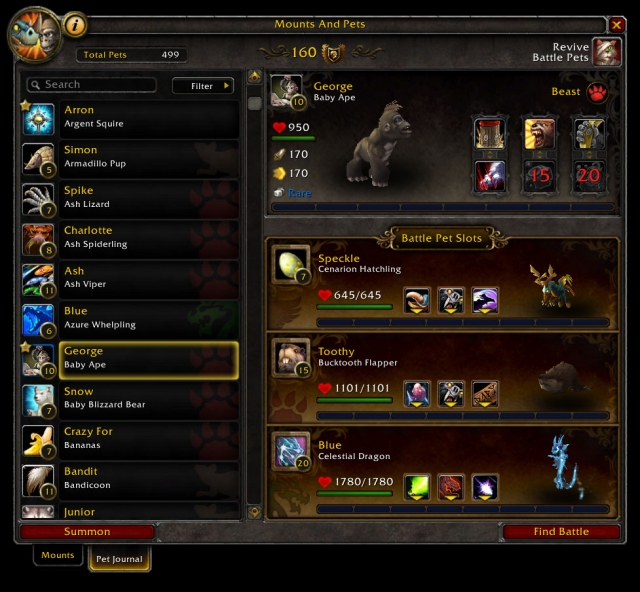The image size is (640, 592).
Task: Open the Pet Journal tab
Action: pos(120,559)
